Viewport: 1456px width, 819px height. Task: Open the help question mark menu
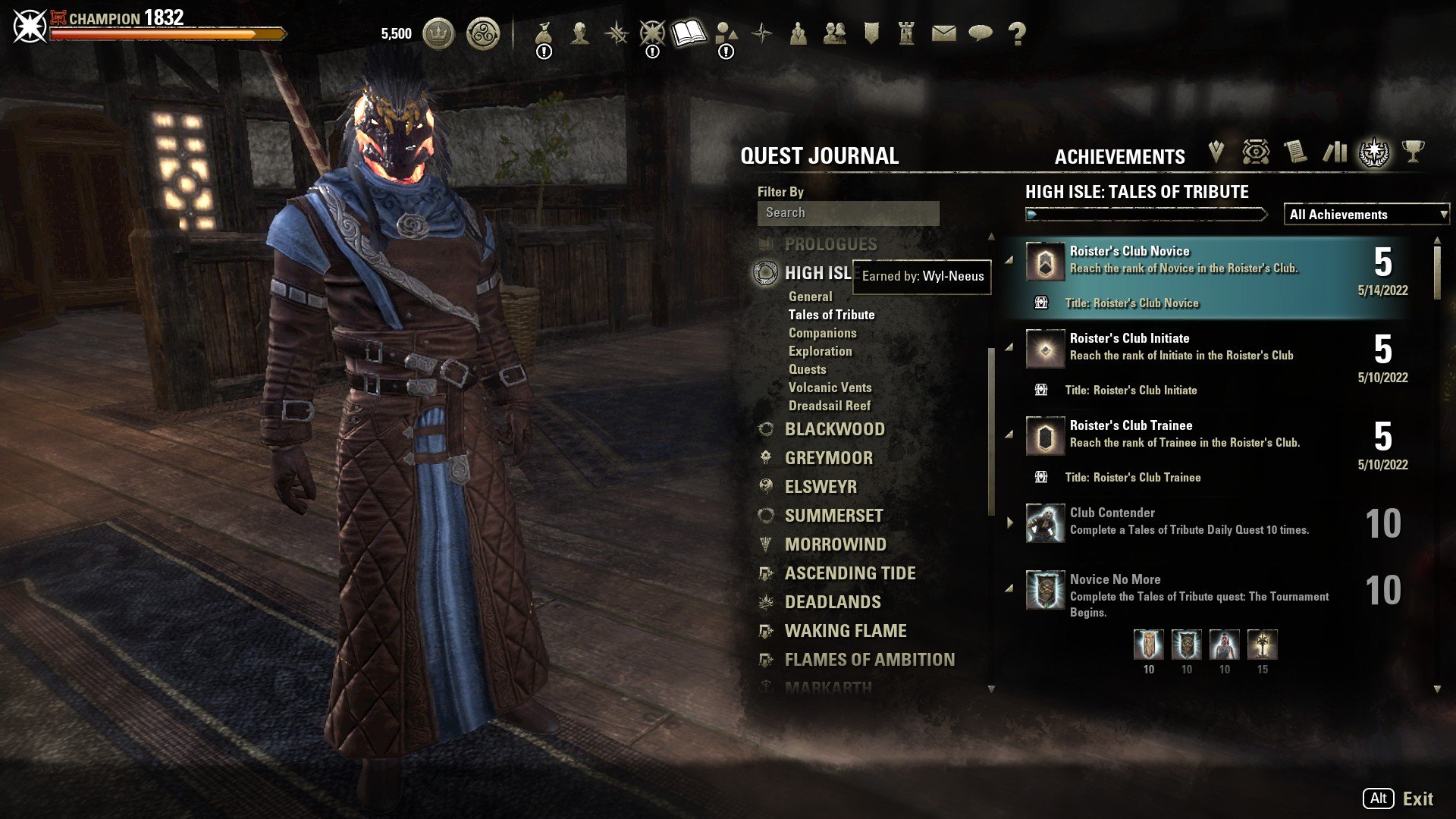pyautogui.click(x=1017, y=33)
